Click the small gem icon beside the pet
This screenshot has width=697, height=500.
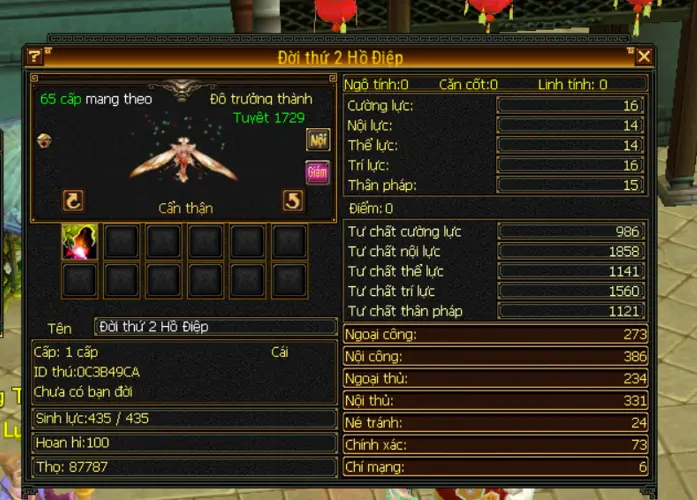click(x=44, y=140)
